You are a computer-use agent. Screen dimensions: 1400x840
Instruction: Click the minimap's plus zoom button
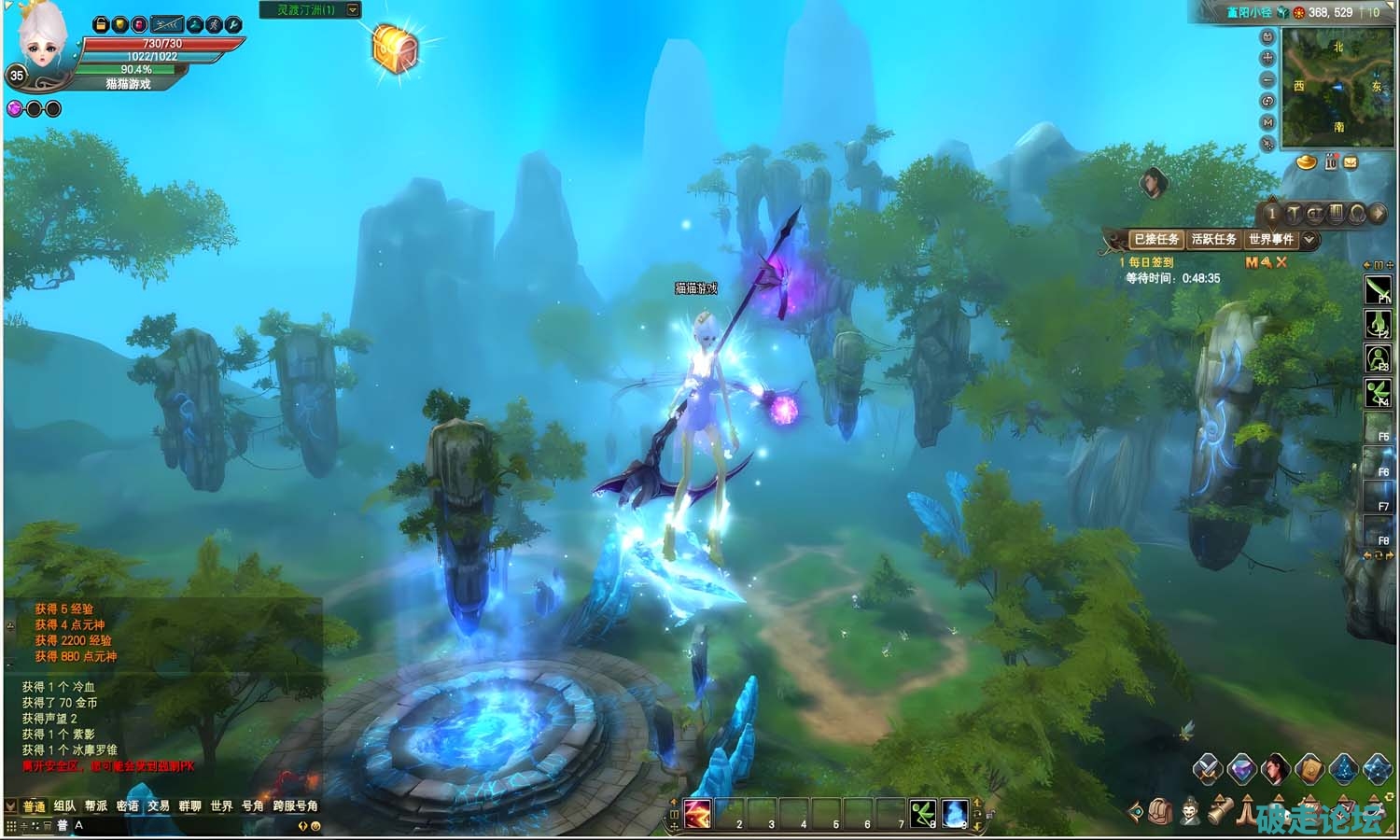1267,58
